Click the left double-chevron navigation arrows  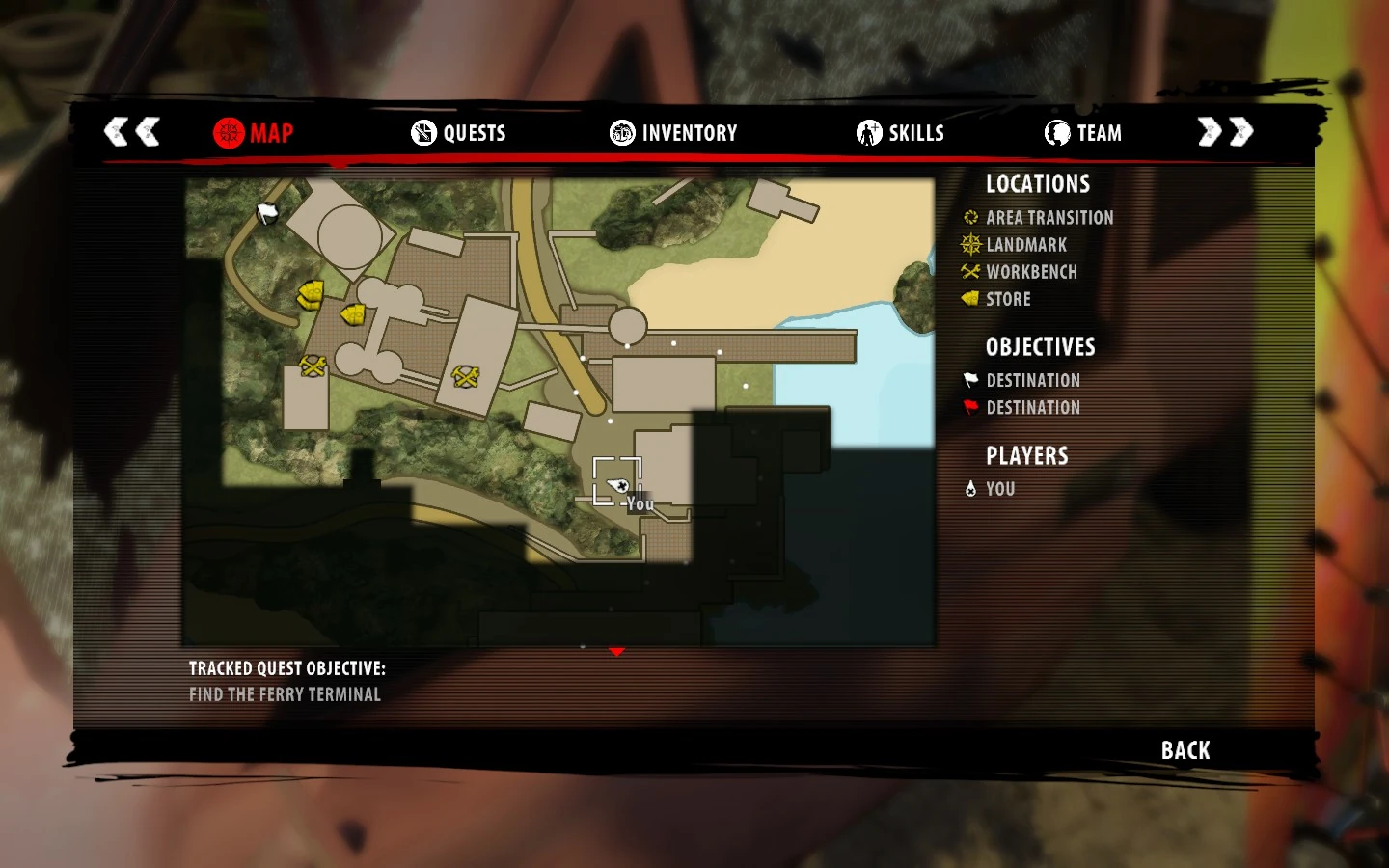[131, 130]
